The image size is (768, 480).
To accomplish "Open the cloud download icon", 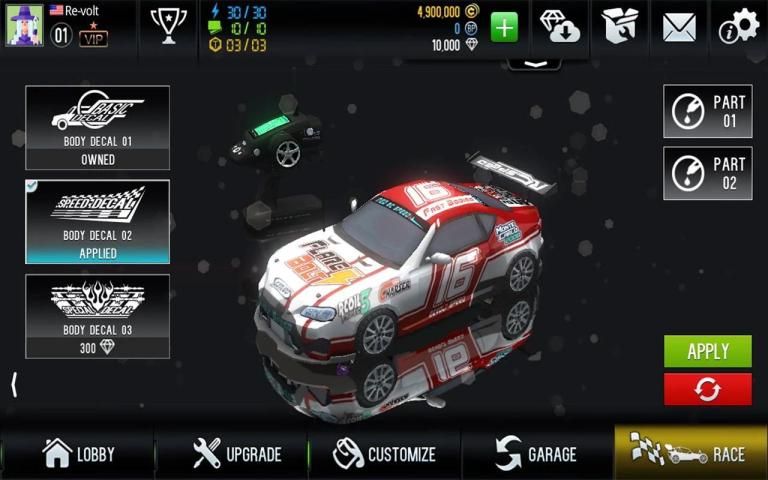I will pyautogui.click(x=561, y=26).
